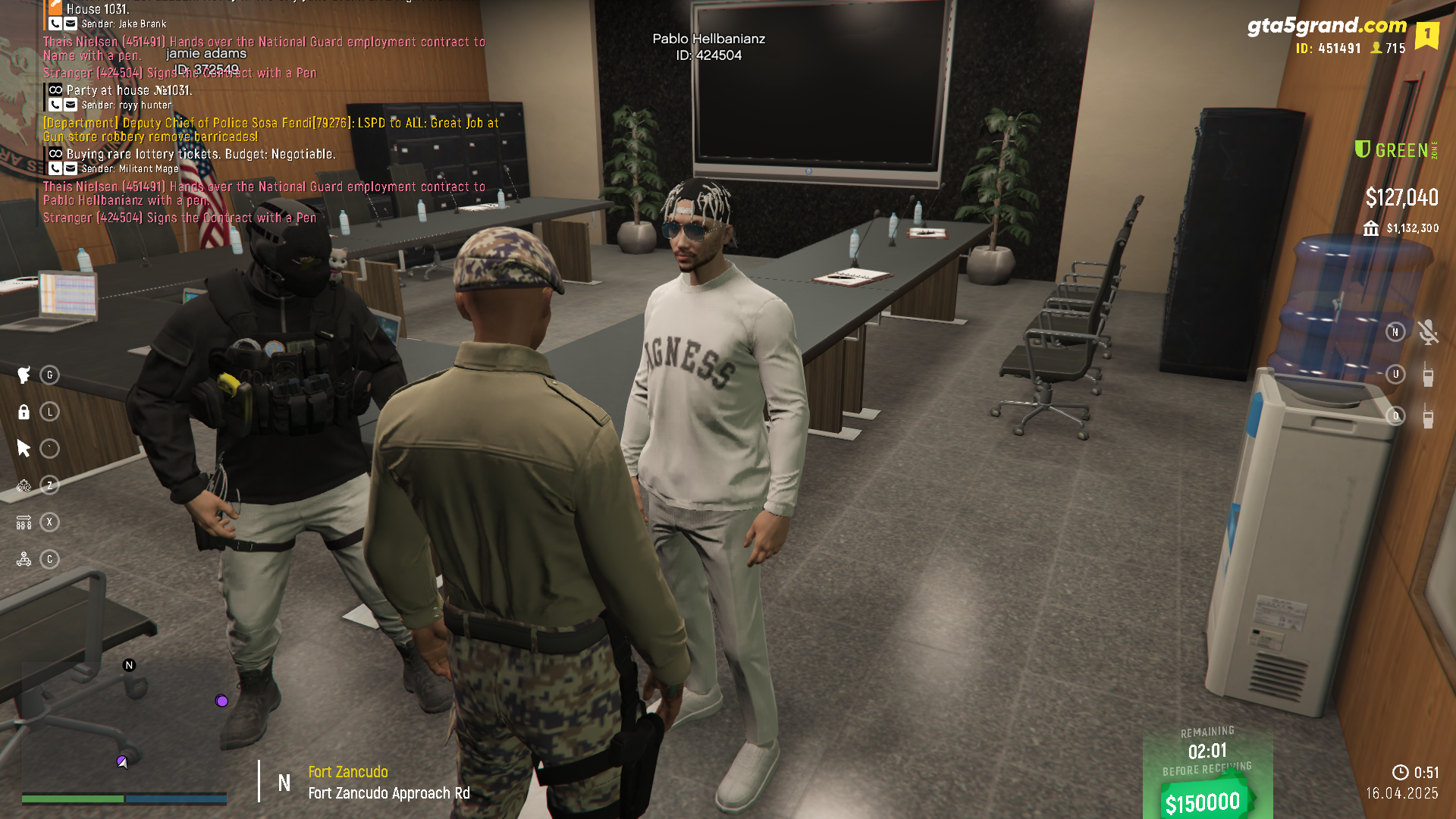This screenshot has height=819, width=1456.
Task: Select the walkie-talkie icon beside the U key
Action: [1428, 375]
